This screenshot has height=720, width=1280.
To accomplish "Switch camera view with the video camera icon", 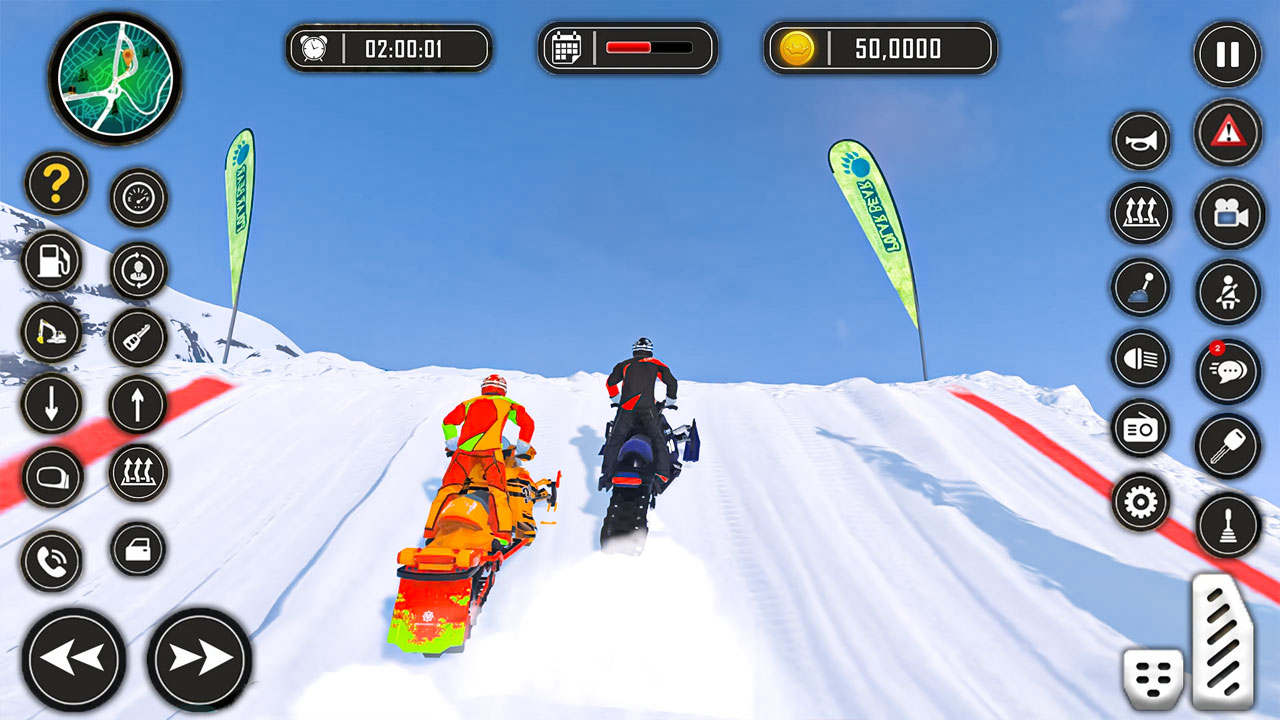I will [x=1228, y=212].
